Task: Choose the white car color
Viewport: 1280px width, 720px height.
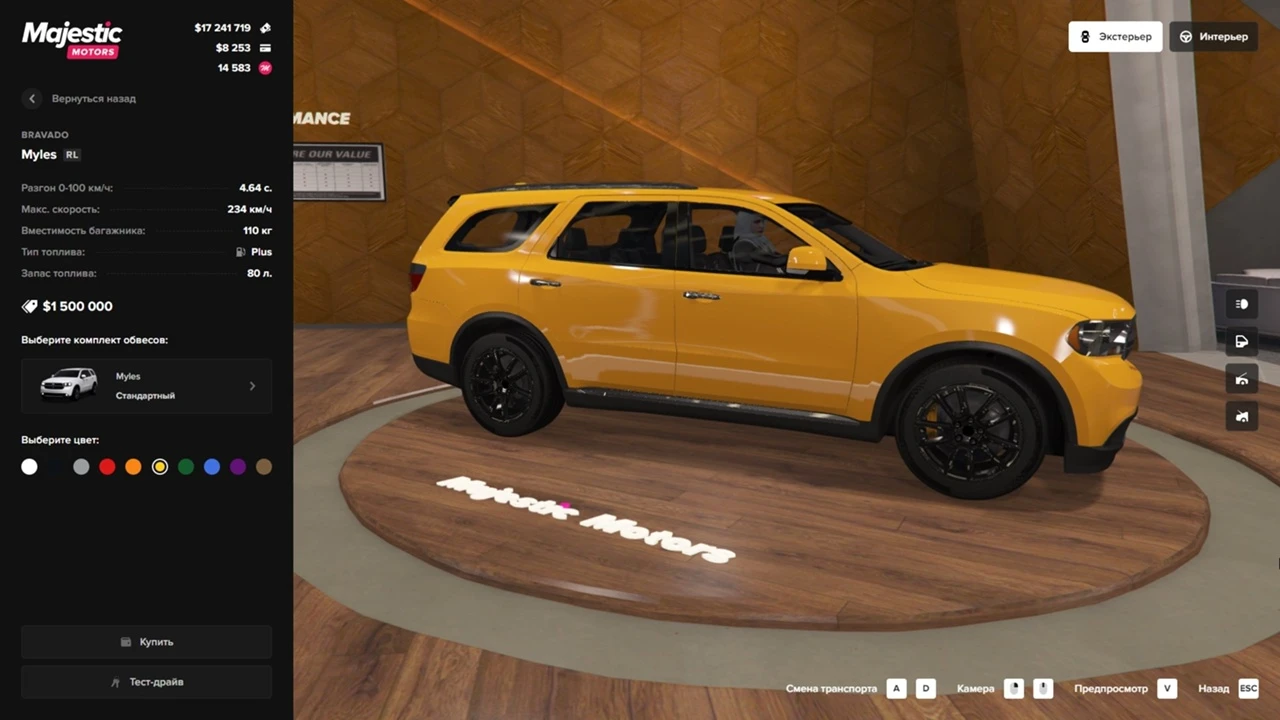Action: click(x=29, y=467)
